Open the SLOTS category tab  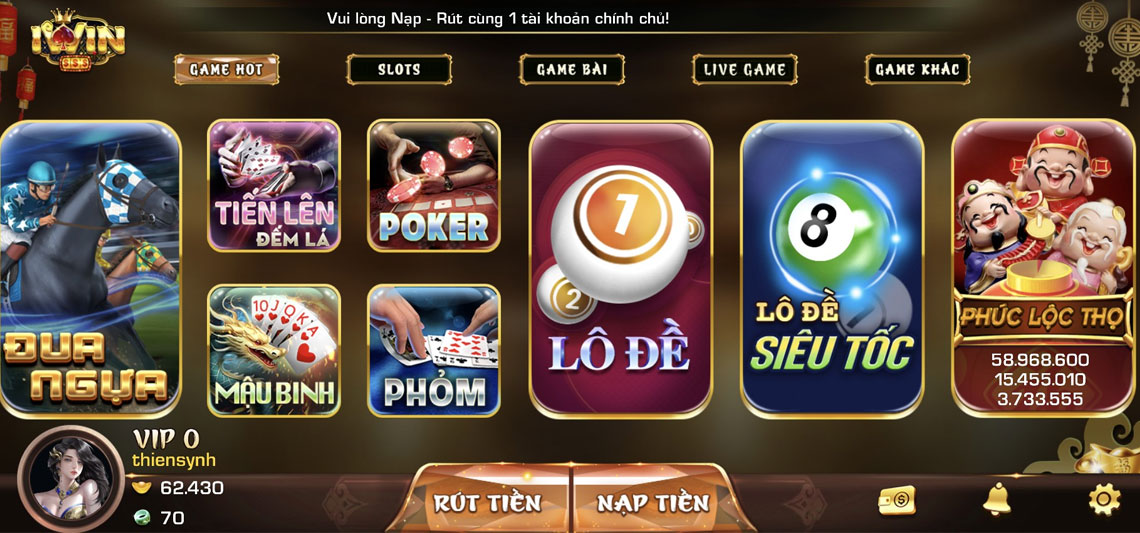point(399,69)
